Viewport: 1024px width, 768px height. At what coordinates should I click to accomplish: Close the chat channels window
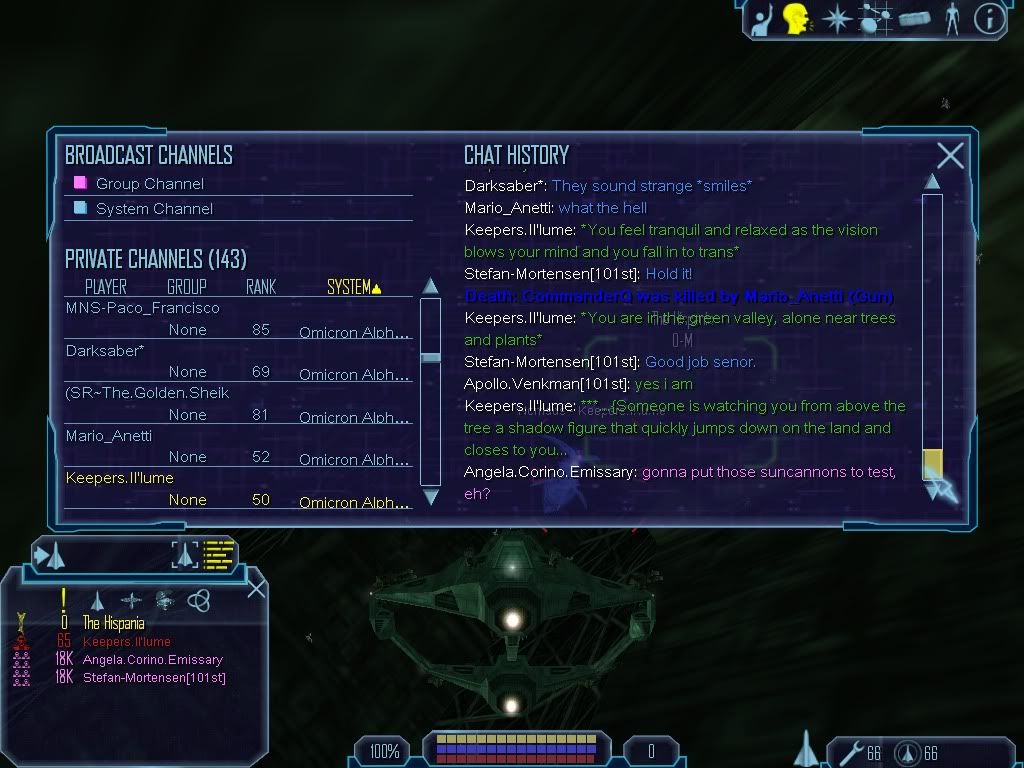tap(950, 155)
